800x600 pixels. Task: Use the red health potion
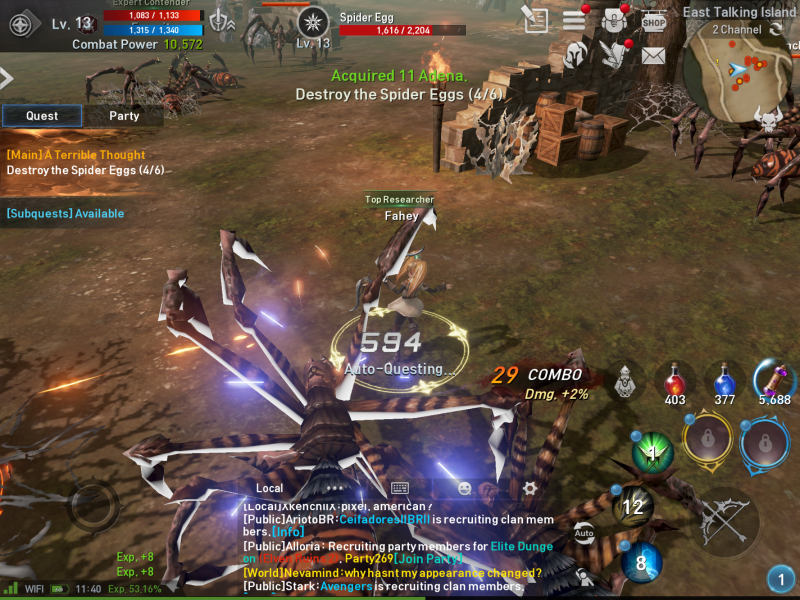click(x=676, y=382)
